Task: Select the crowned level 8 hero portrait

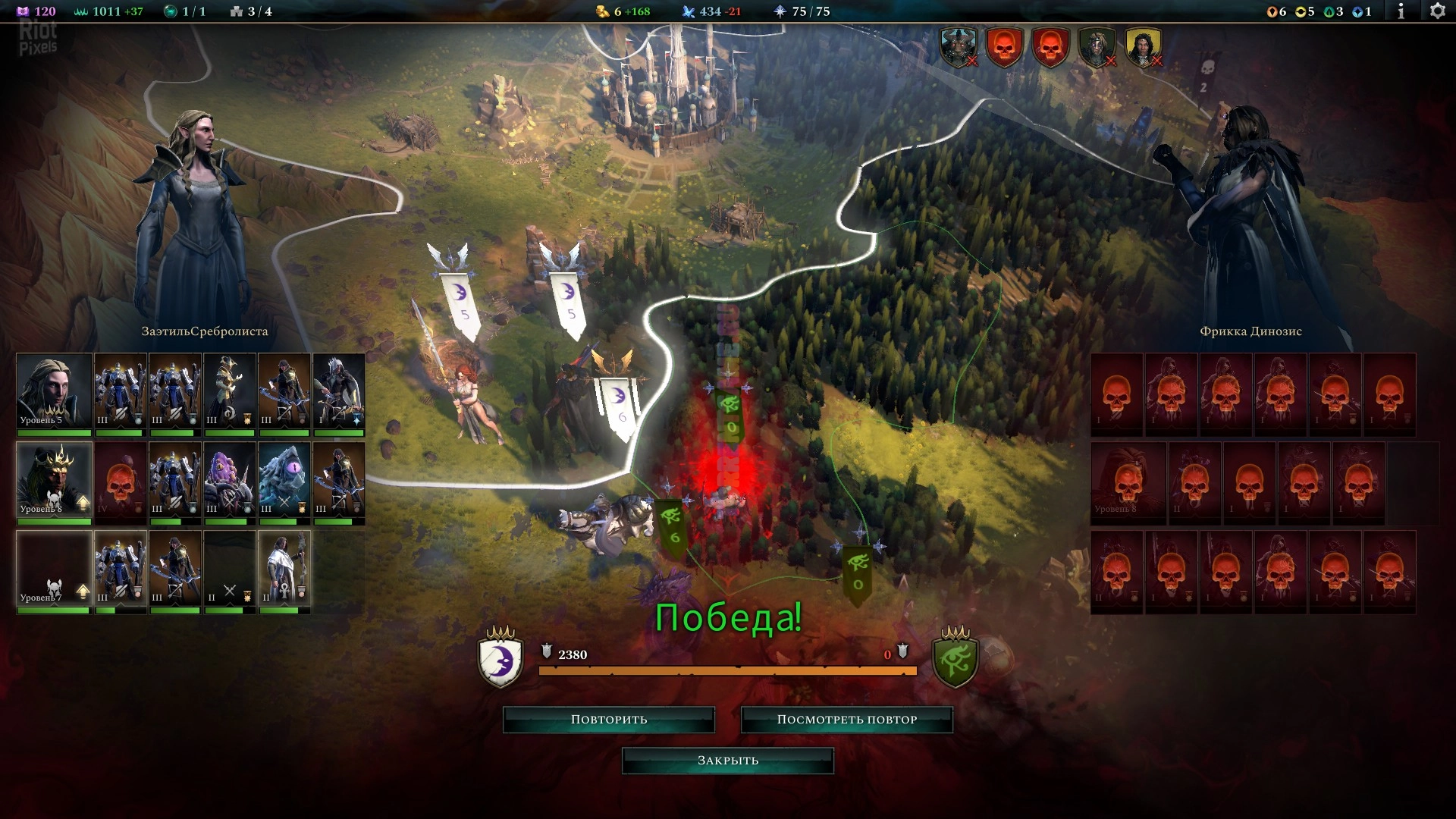Action: coord(54,480)
